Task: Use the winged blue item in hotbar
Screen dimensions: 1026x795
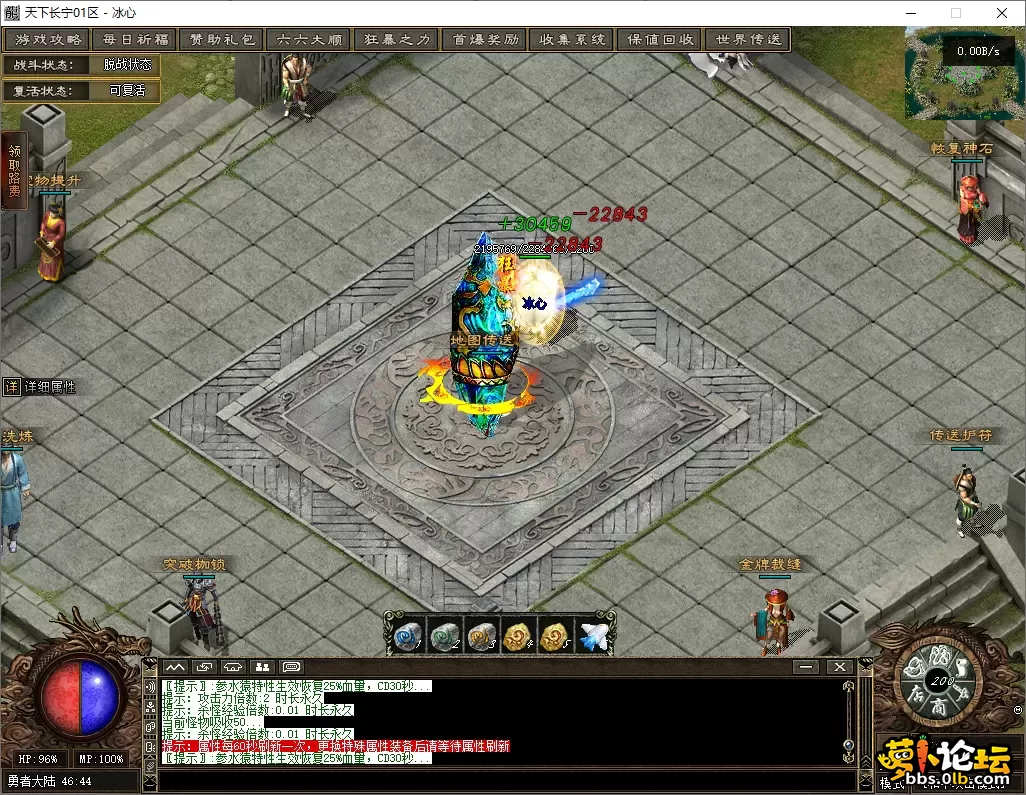Action: click(x=594, y=636)
